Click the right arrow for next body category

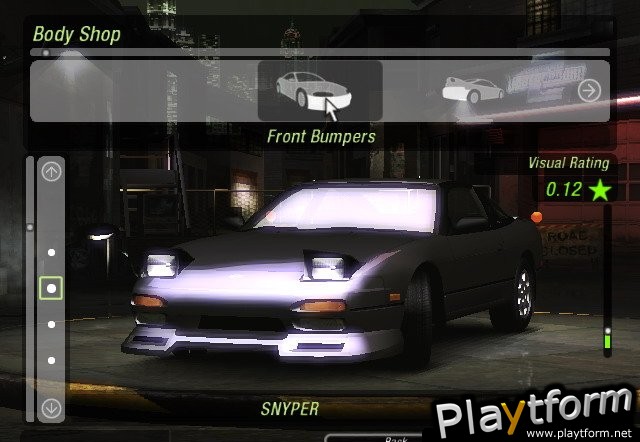pos(589,91)
